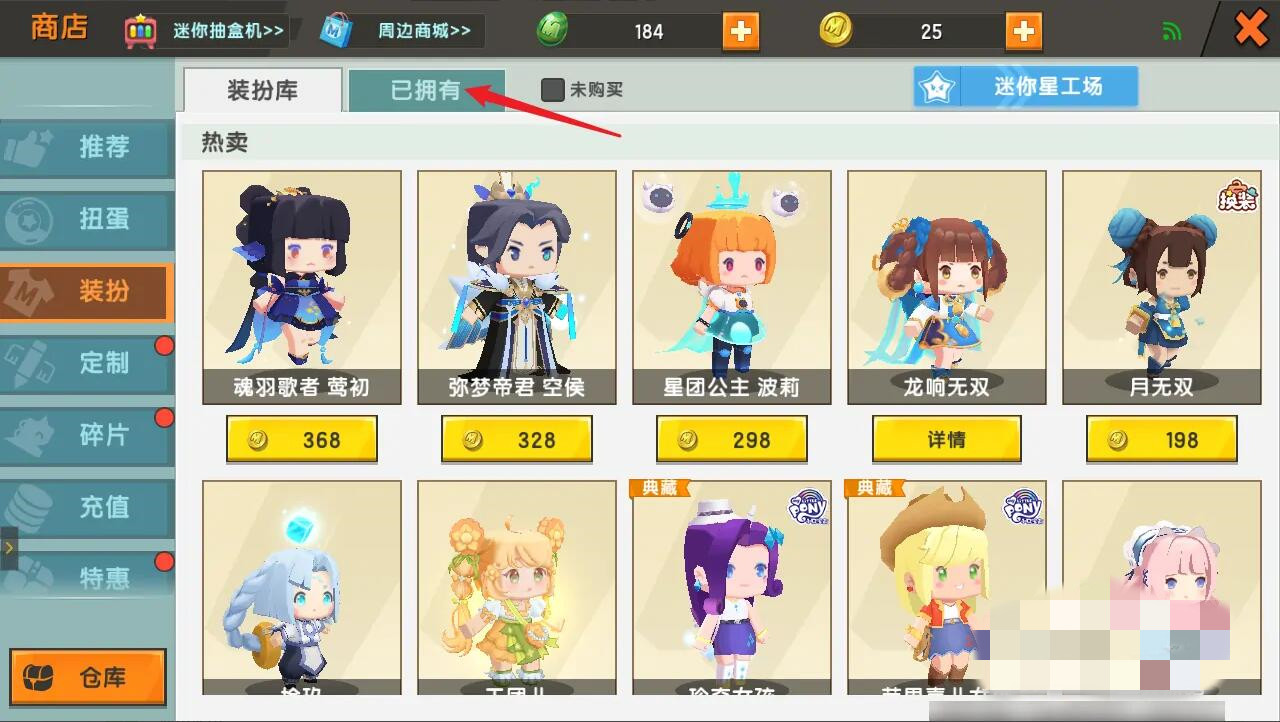Select the 星团公主 波莉 outfit thumbnail
The height and width of the screenshot is (722, 1280).
tap(731, 270)
